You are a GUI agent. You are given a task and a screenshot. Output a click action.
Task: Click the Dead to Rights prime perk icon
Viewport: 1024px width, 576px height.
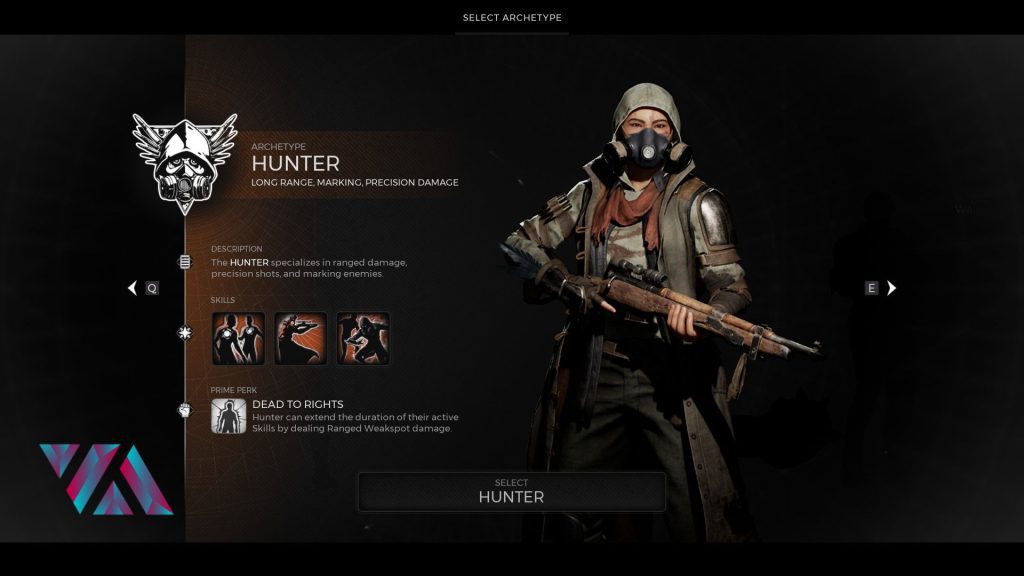tap(229, 415)
